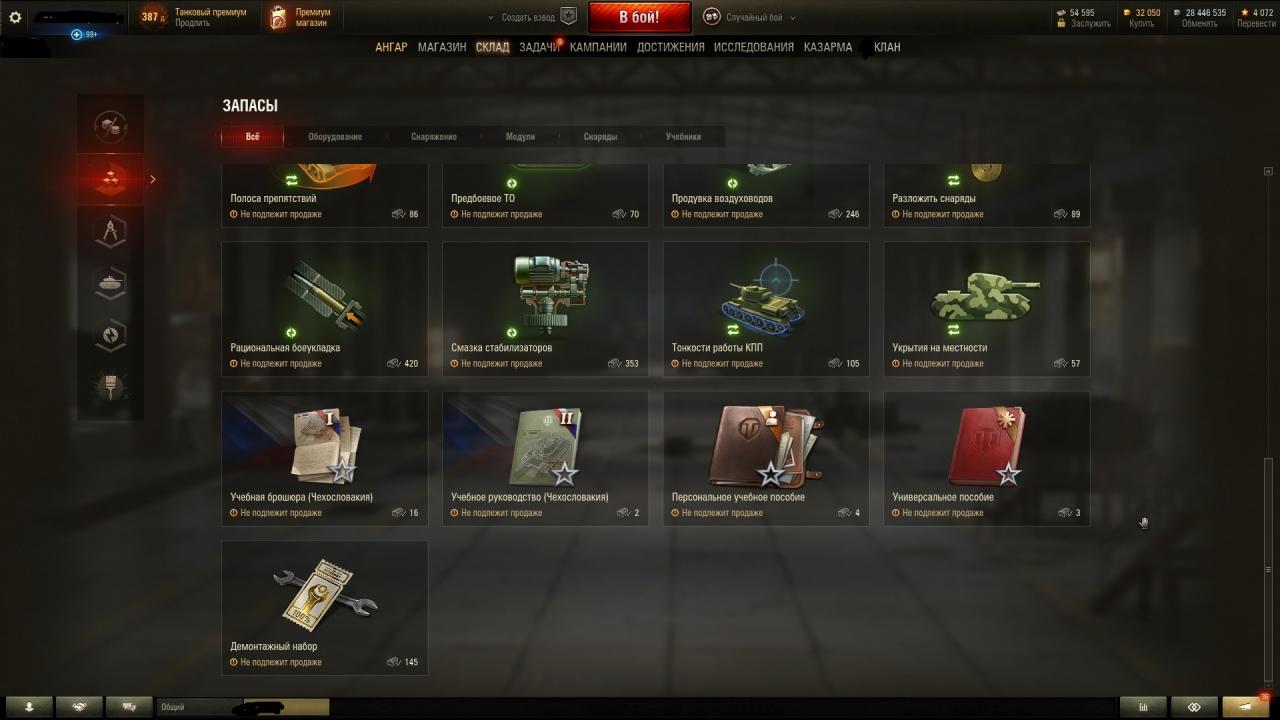Screen dimensions: 1280x720
Task: Switch to the Оборудование filter tab
Action: [x=335, y=137]
